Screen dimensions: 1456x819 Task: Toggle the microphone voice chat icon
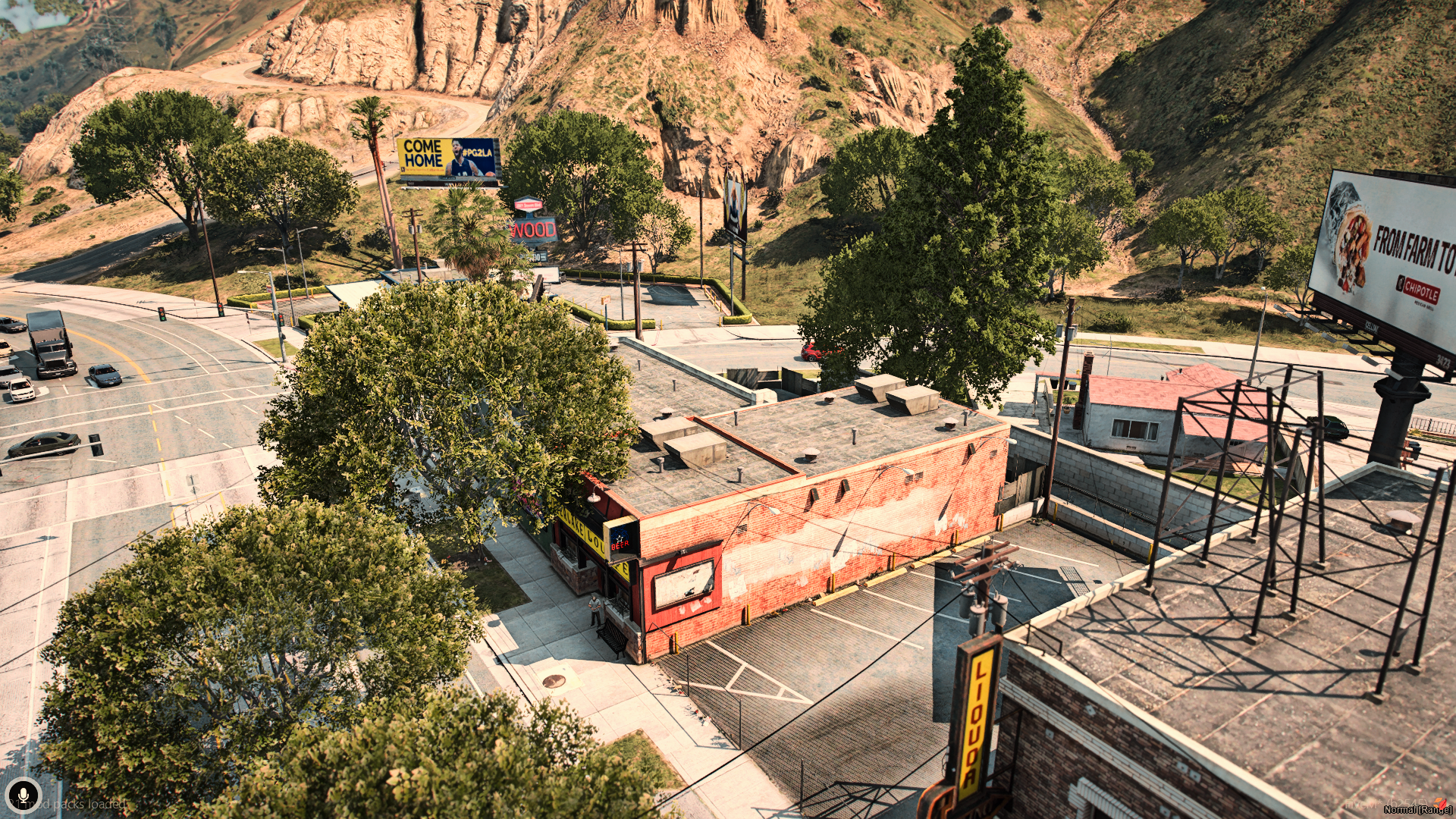[x=24, y=795]
